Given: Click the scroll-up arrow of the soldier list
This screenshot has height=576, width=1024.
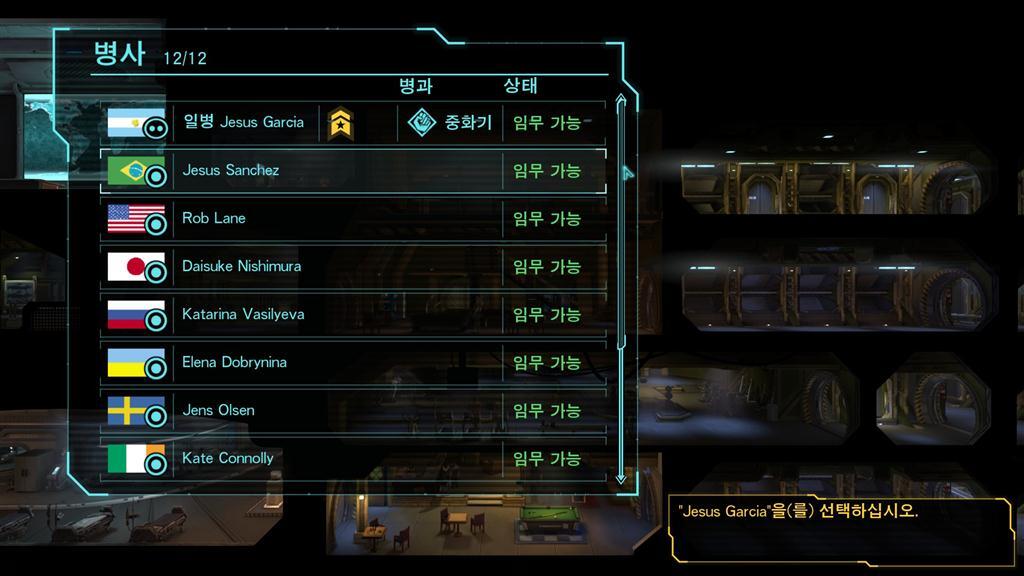Looking at the screenshot, I should [x=620, y=100].
